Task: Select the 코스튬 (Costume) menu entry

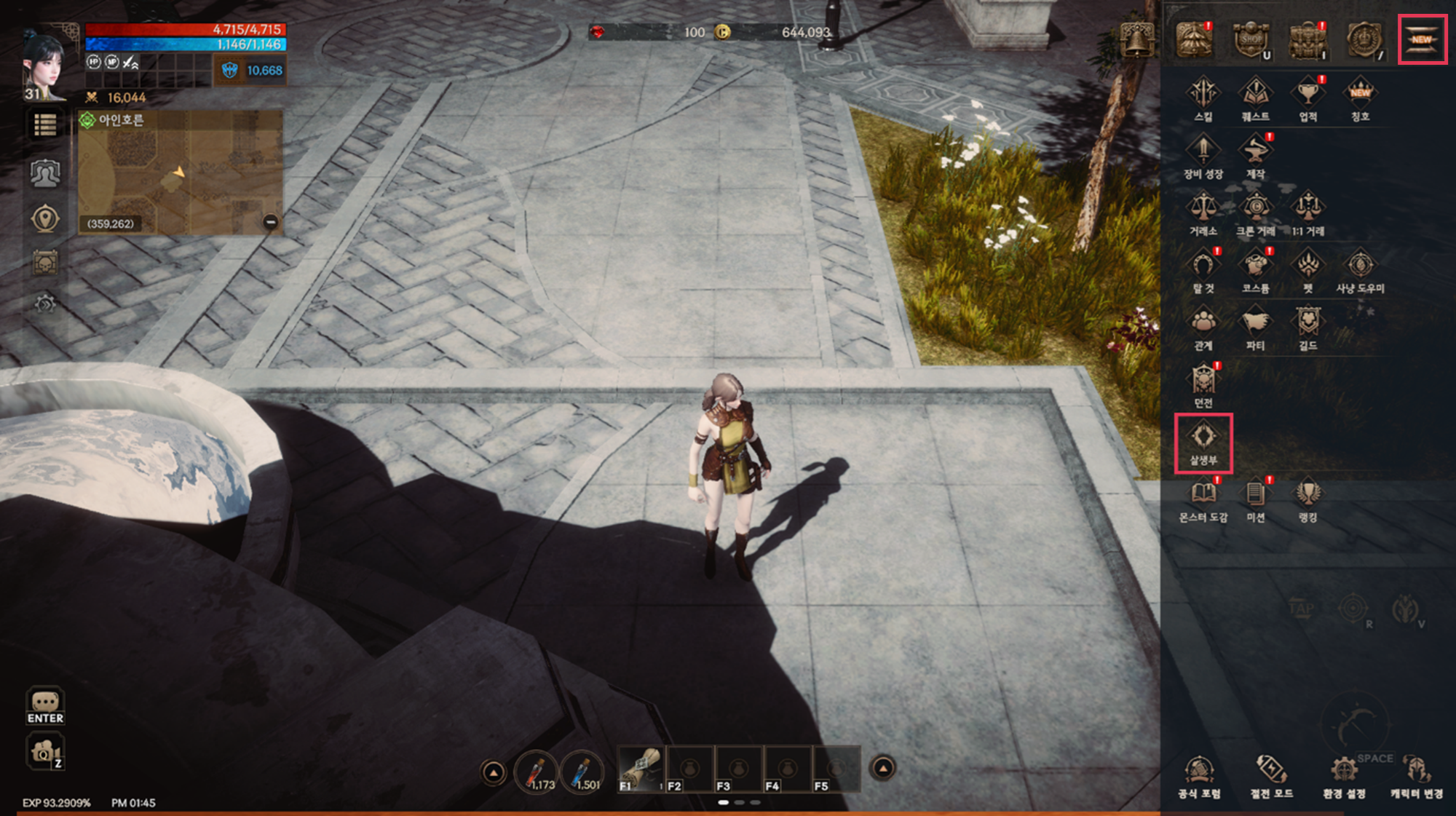Action: tap(1255, 271)
